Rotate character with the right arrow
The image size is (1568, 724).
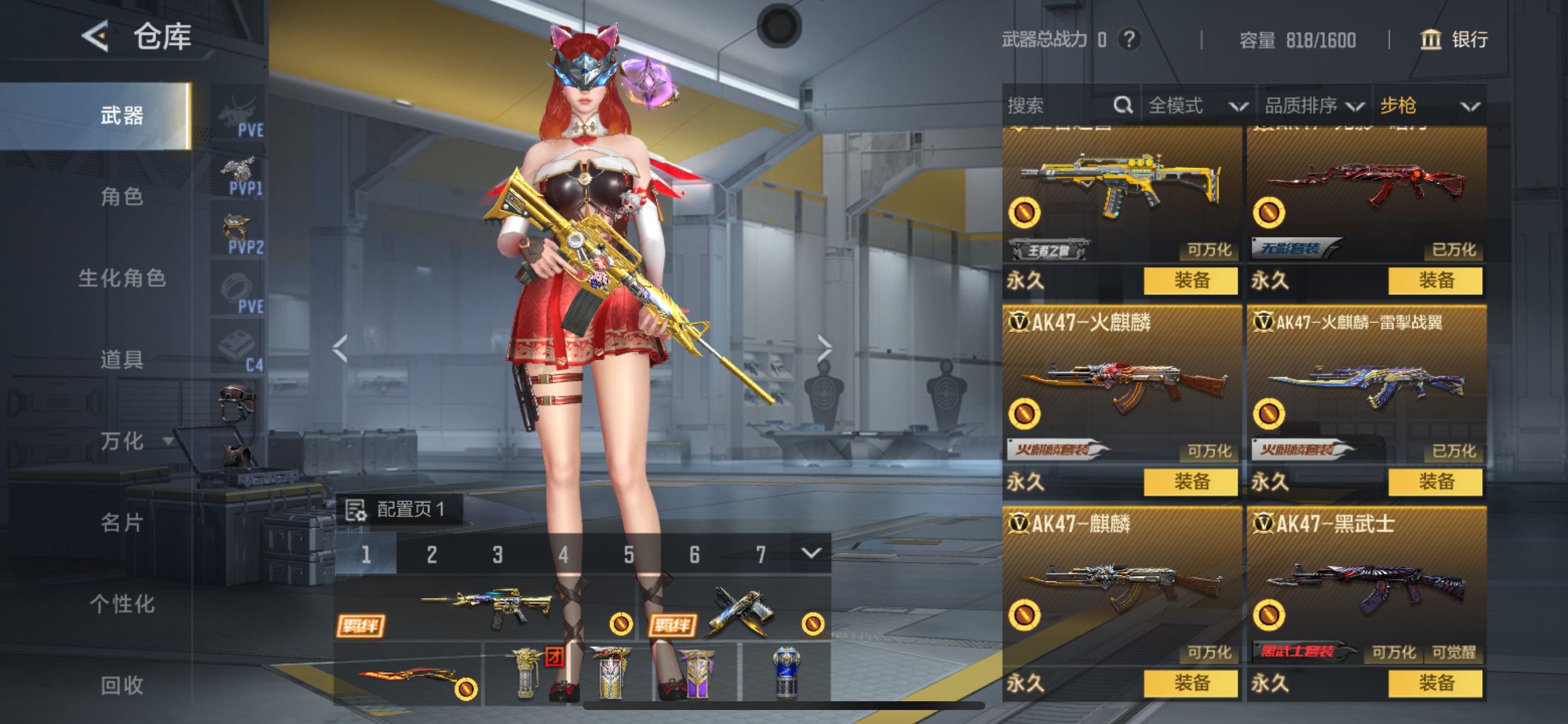(824, 349)
